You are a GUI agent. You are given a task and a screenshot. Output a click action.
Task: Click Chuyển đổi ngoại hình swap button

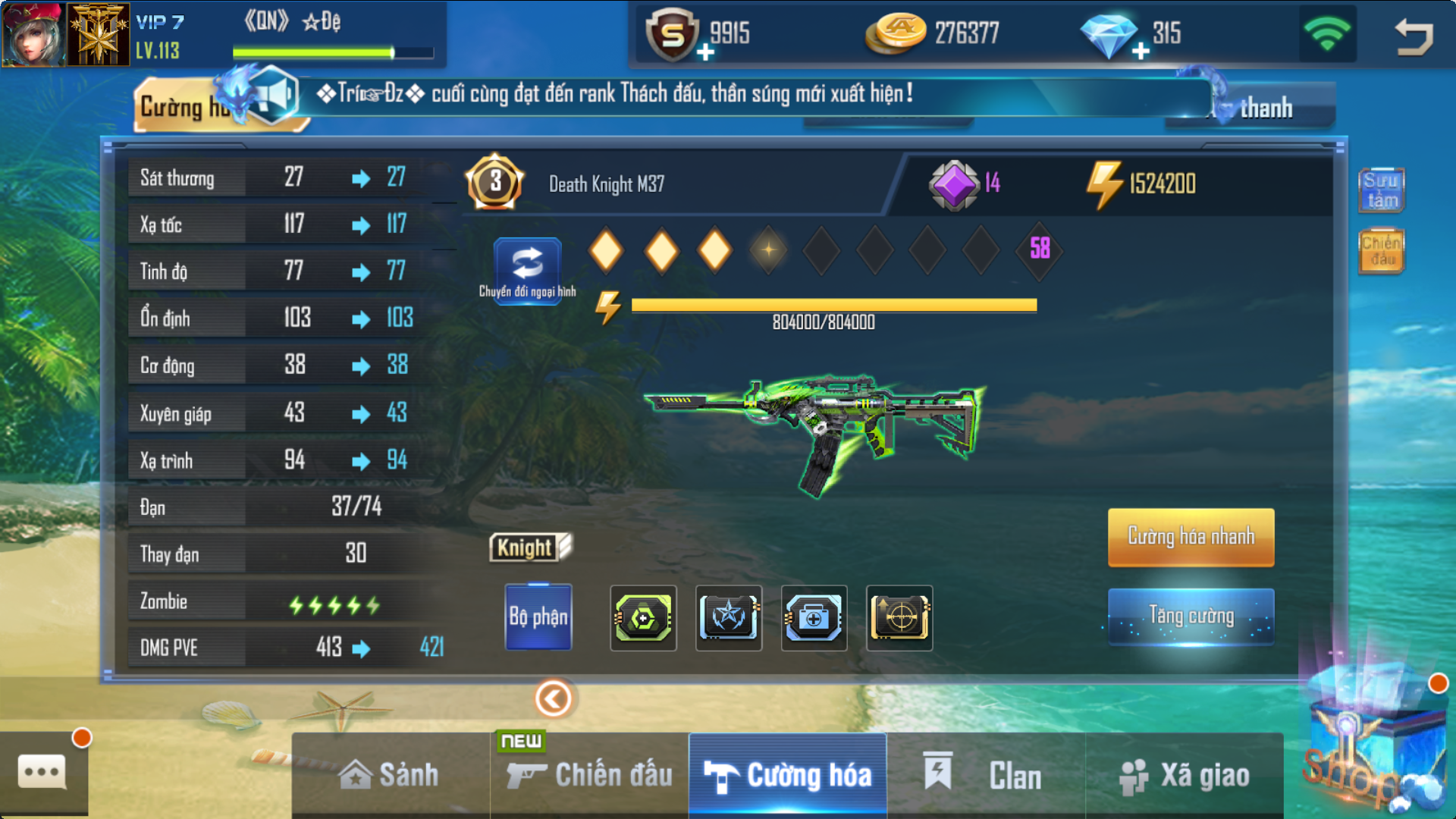click(x=528, y=271)
